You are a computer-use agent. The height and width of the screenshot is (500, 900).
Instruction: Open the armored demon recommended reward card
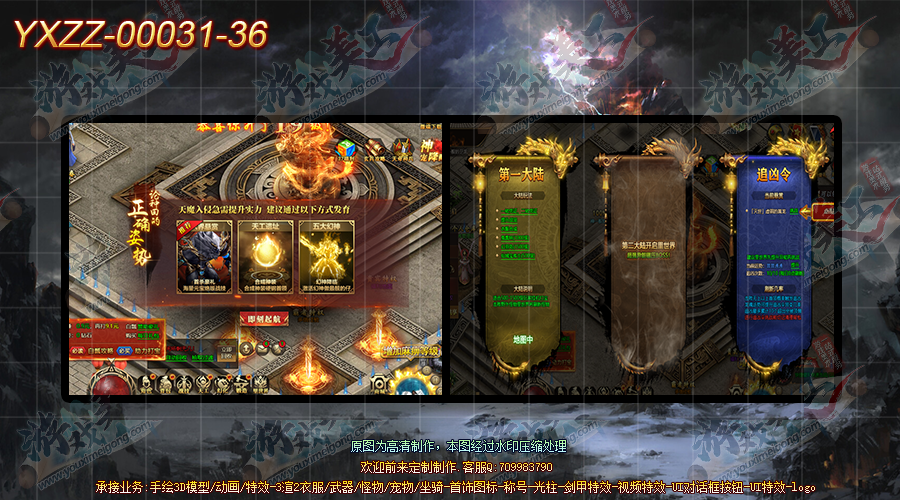204,258
